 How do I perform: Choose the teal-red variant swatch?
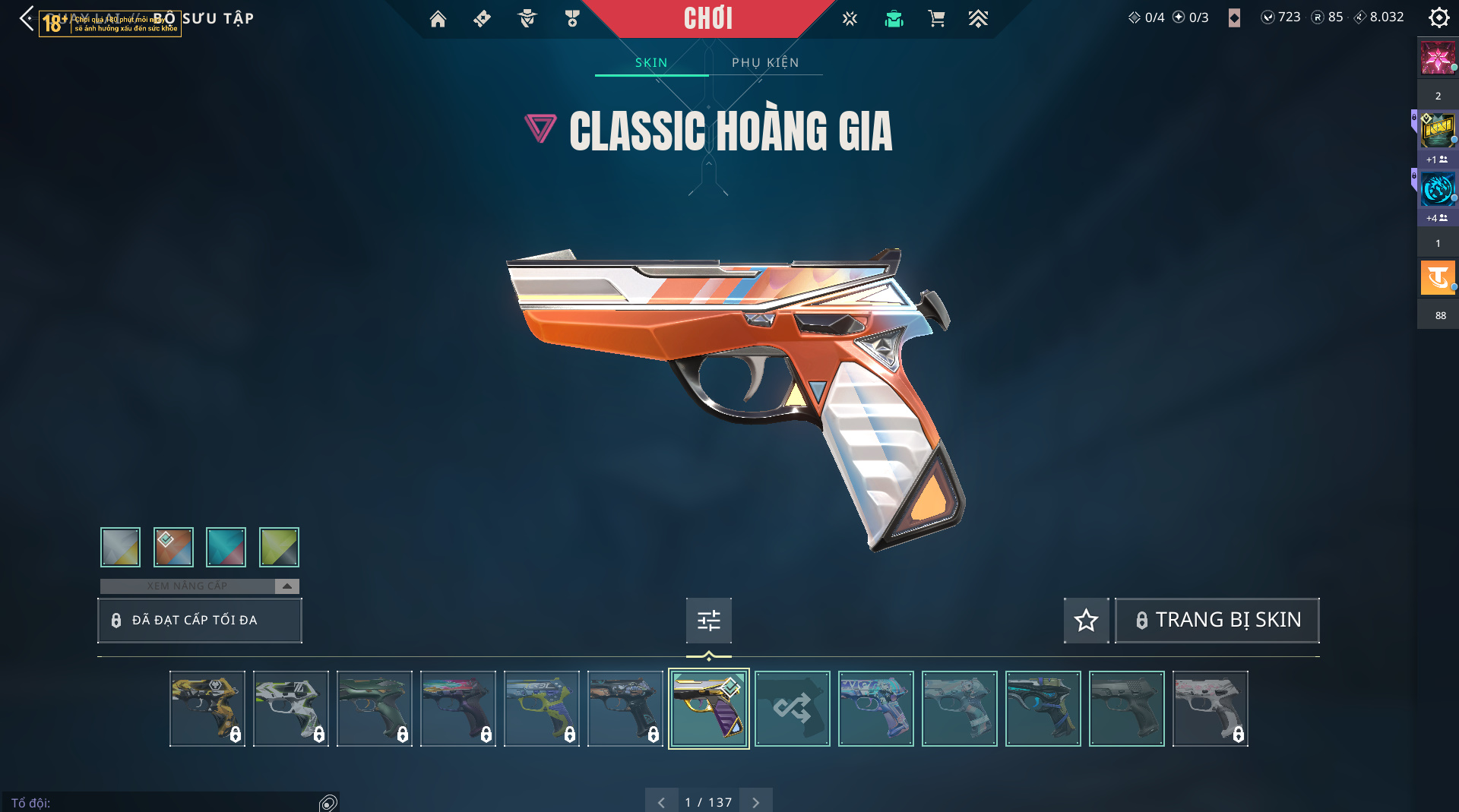[x=226, y=547]
